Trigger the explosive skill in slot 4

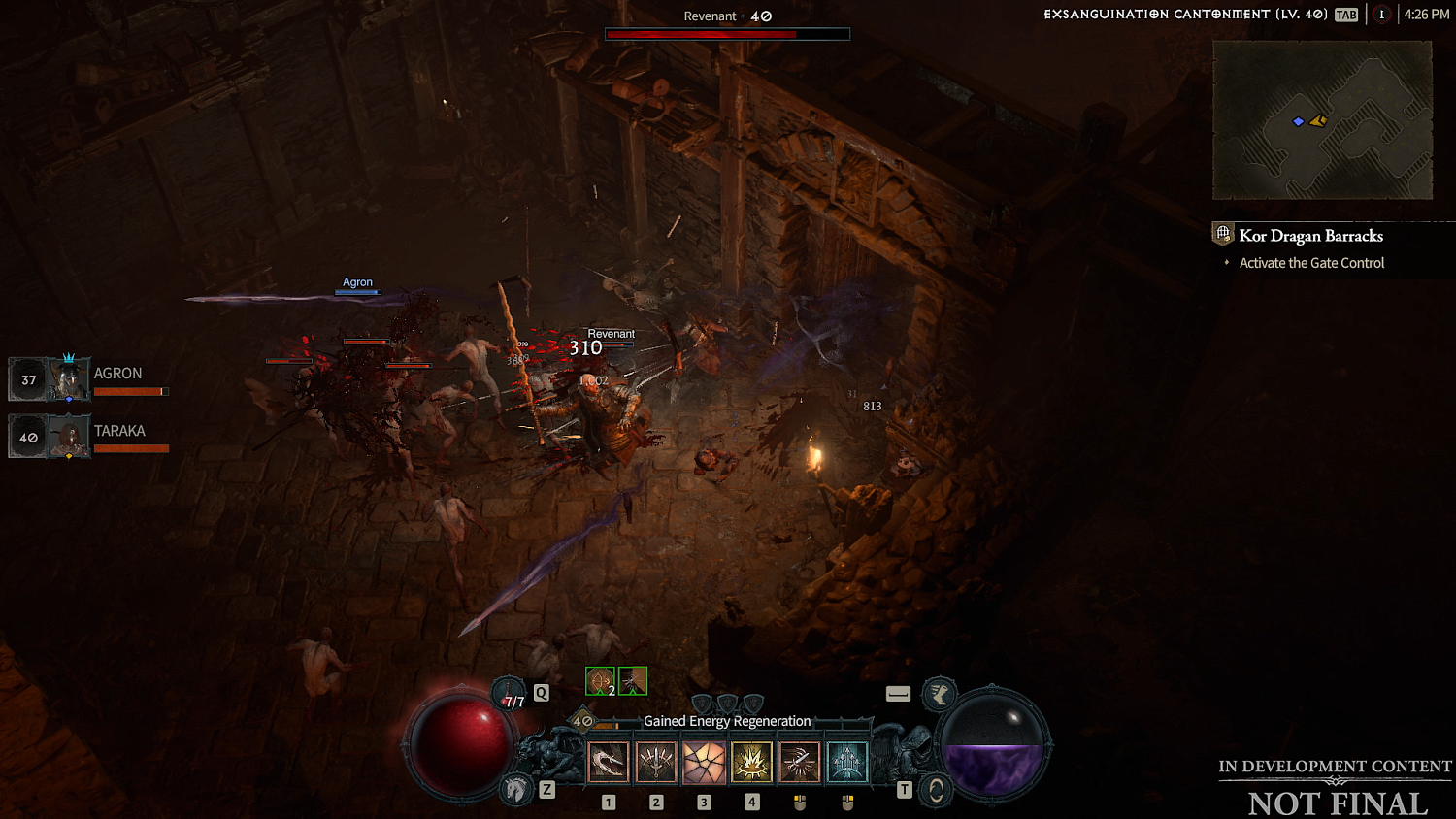pyautogui.click(x=751, y=762)
